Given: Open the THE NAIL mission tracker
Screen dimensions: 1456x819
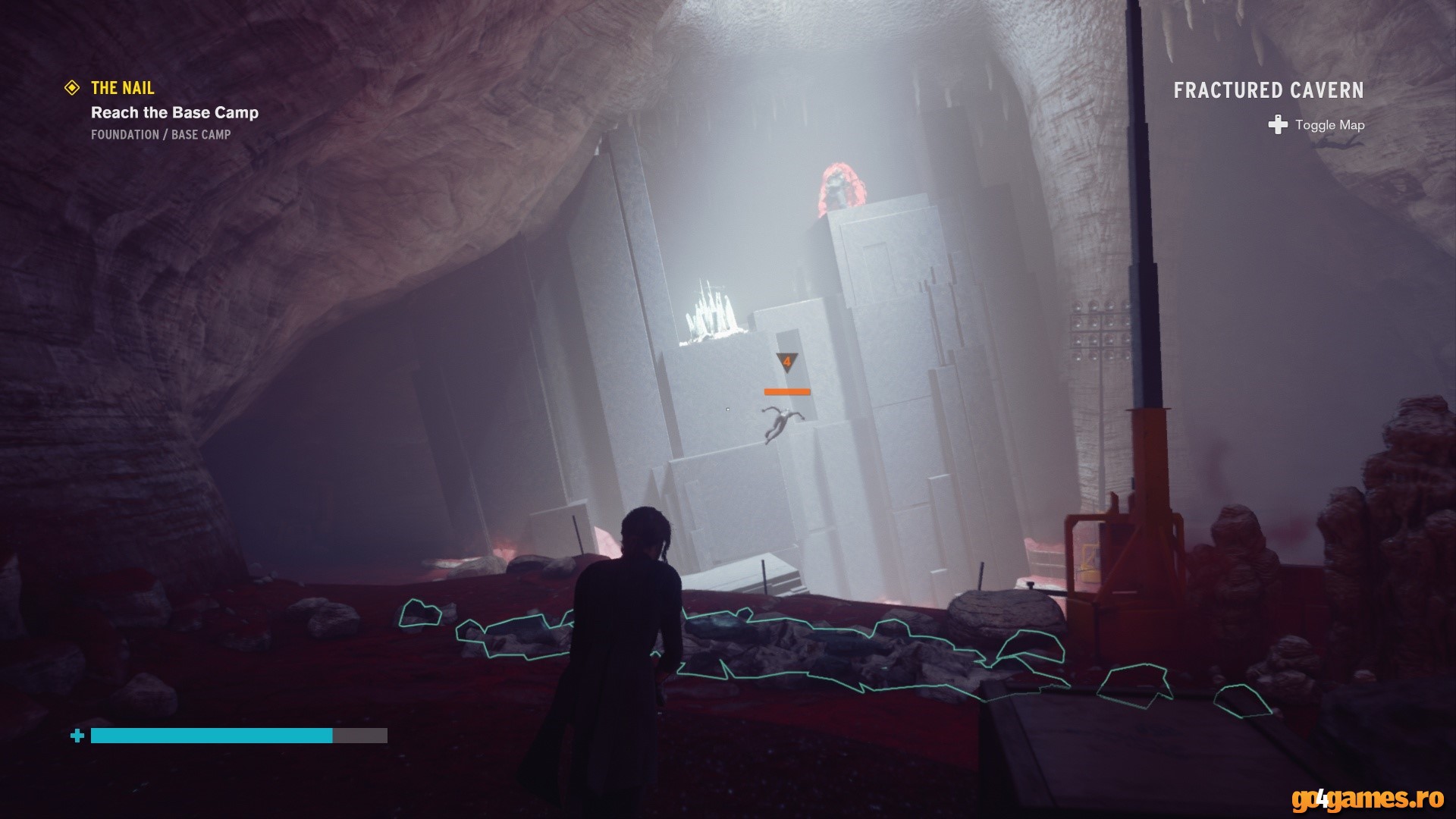Looking at the screenshot, I should click(122, 88).
